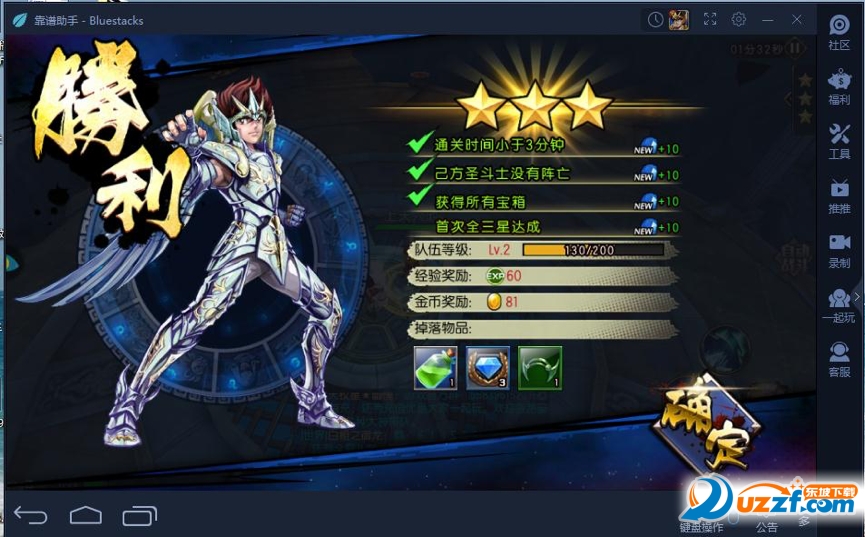Viewport: 865px width, 537px height.
Task: Open the 一起玩 play-together panel
Action: pos(839,305)
